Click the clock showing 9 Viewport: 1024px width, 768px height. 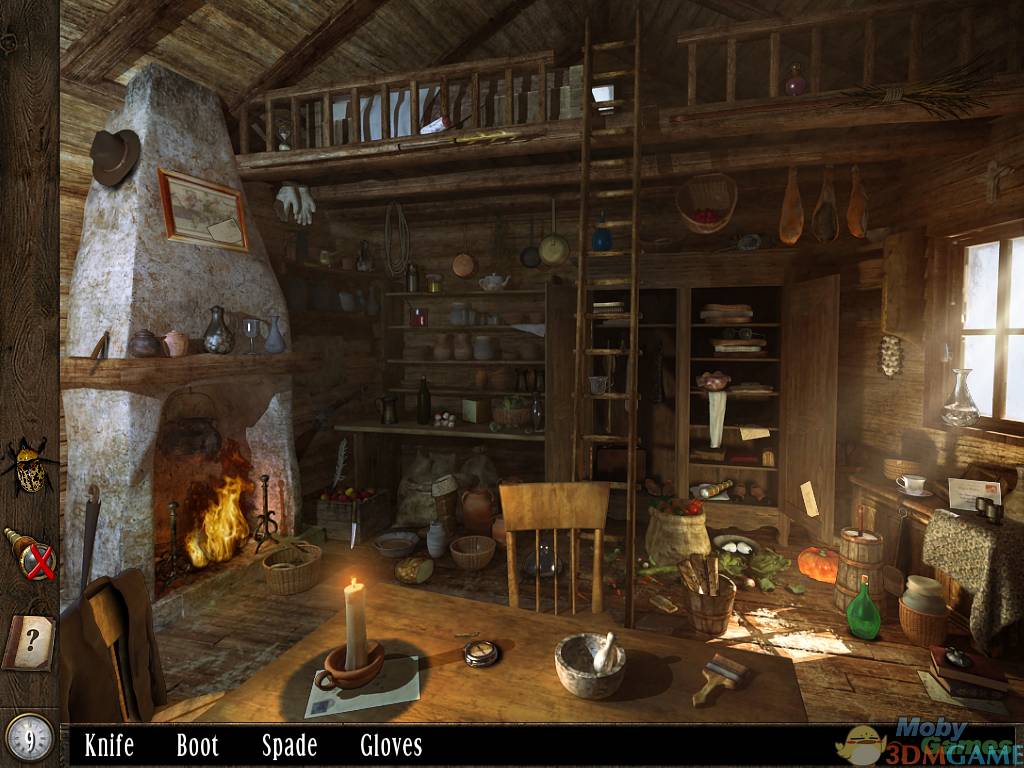[29, 736]
